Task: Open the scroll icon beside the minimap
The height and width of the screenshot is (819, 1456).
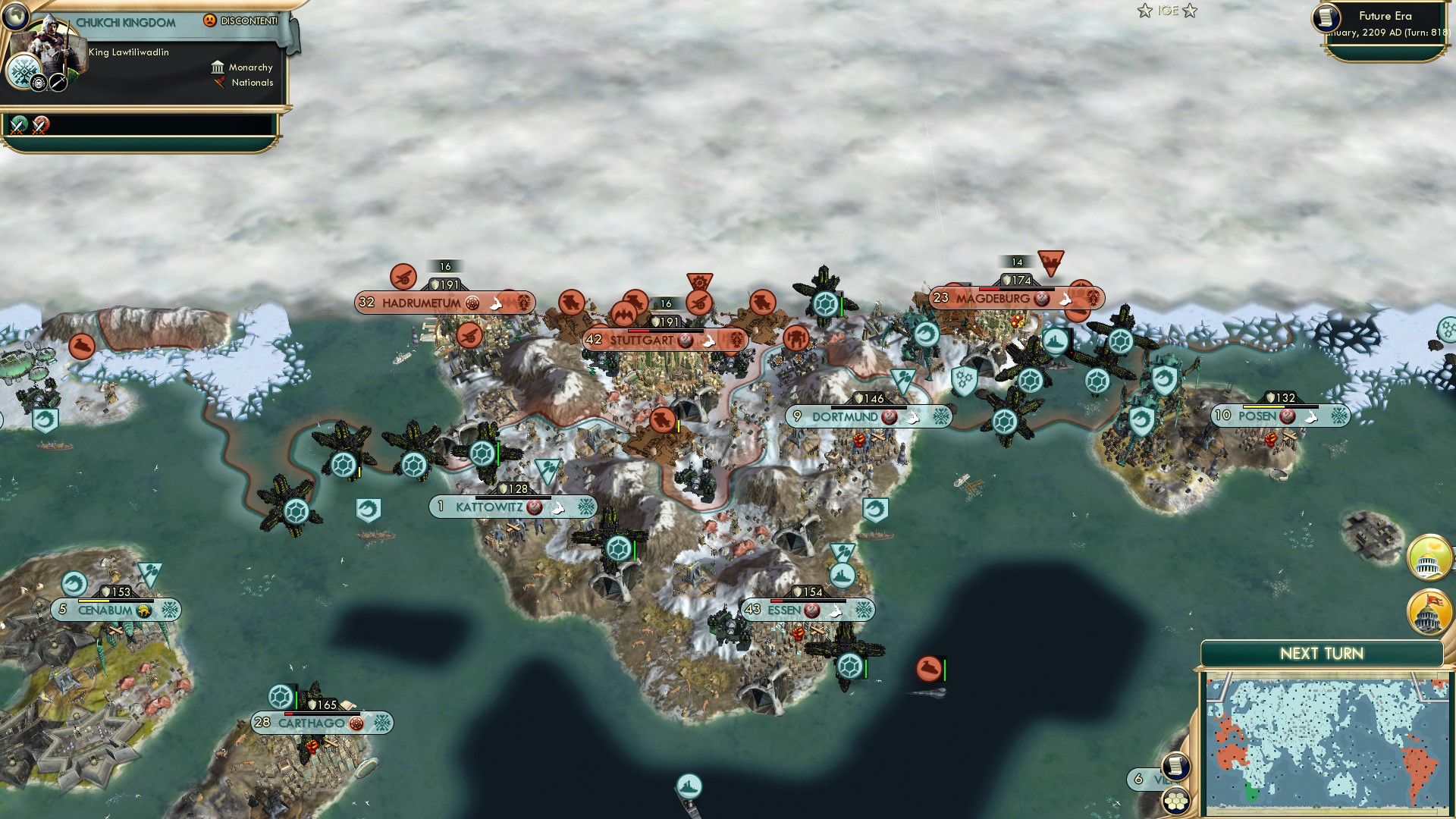Action: [x=1175, y=766]
